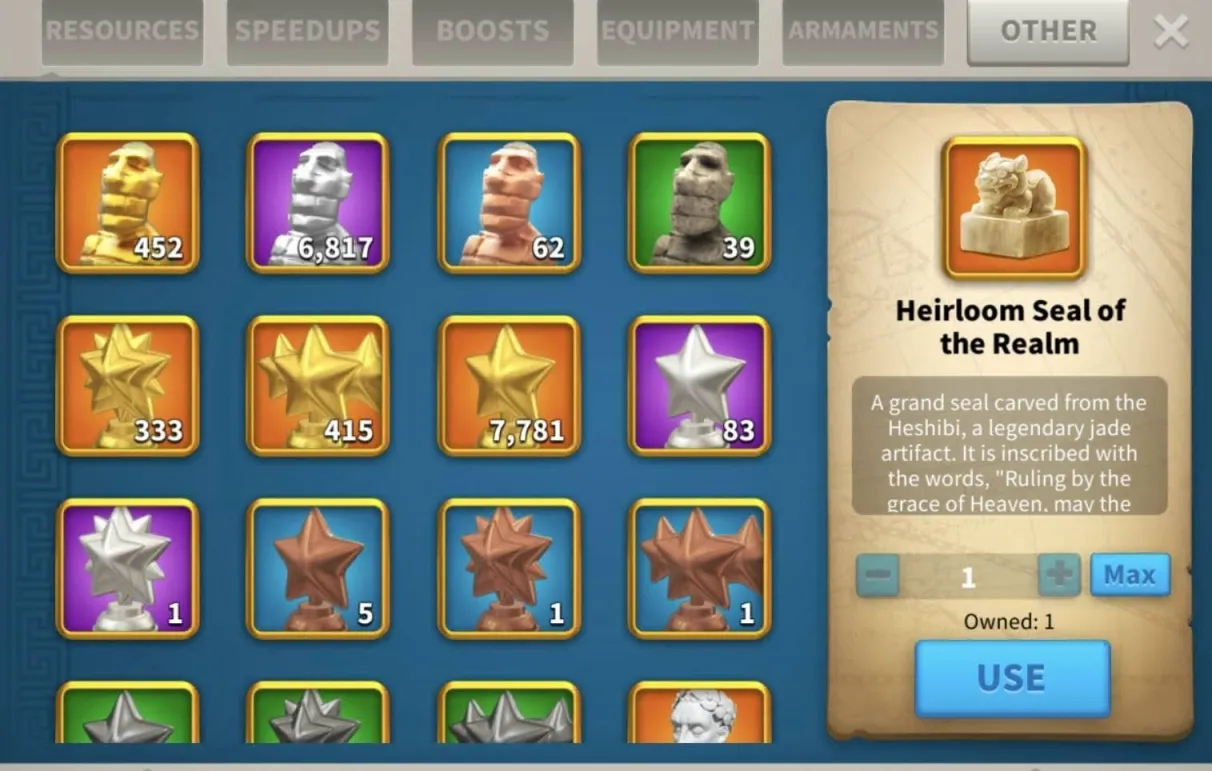Use the Heirloom Seal of the Realm
This screenshot has height=771, width=1212.
pyautogui.click(x=1012, y=678)
